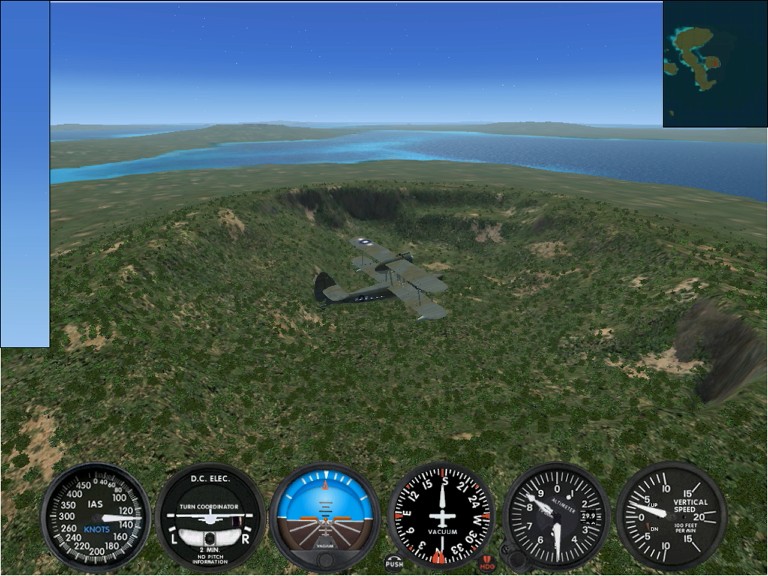Select the turn coordinator instrument
The width and height of the screenshot is (768, 576).
(210, 516)
